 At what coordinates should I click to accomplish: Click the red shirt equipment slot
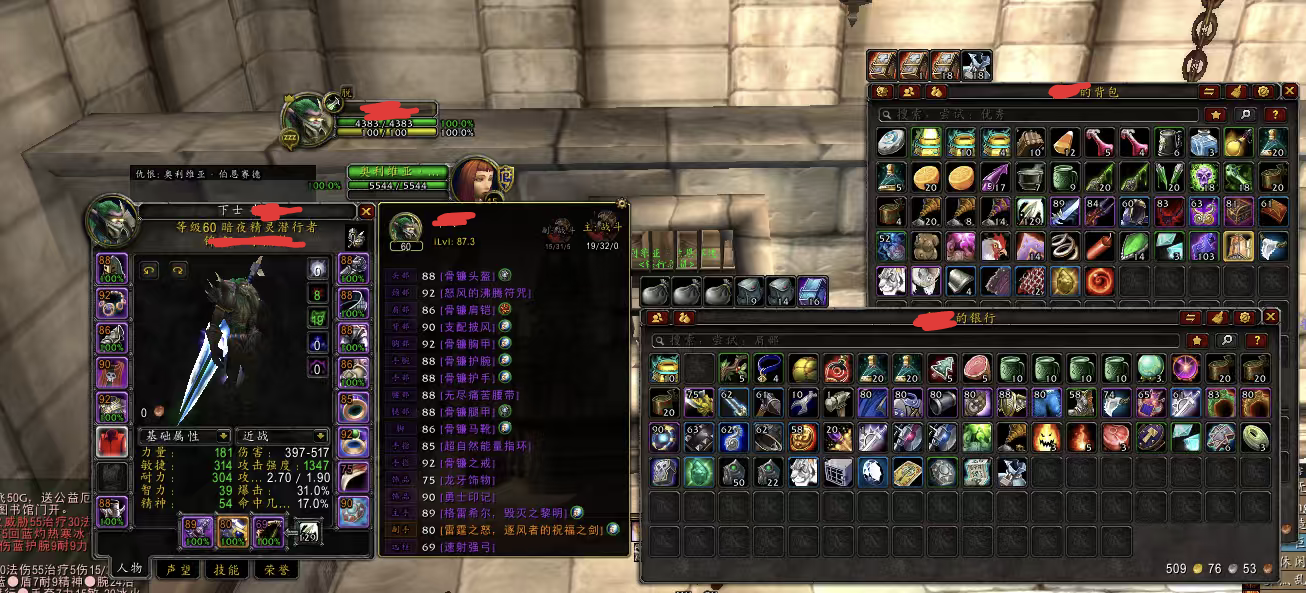[x=111, y=441]
